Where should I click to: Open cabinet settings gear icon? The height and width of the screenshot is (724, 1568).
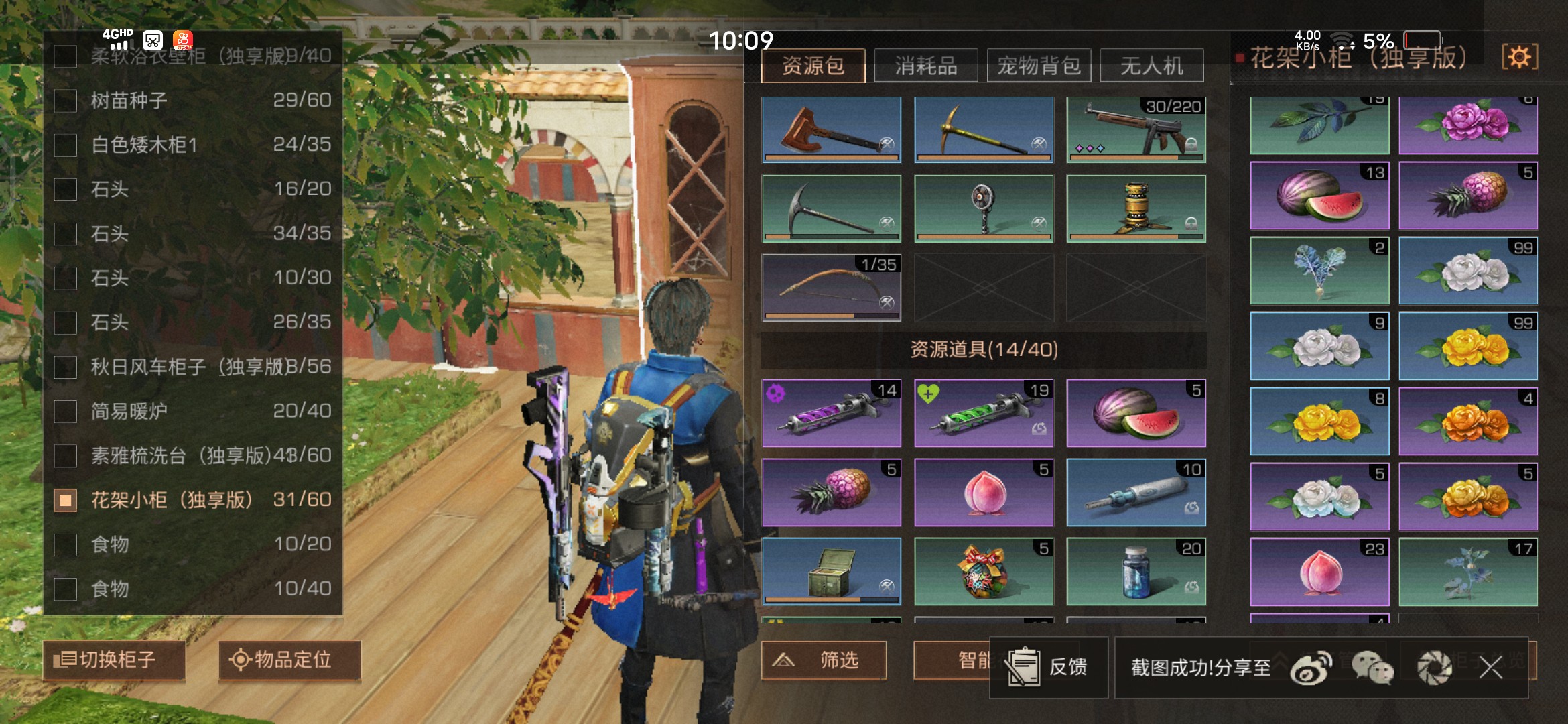[1519, 57]
